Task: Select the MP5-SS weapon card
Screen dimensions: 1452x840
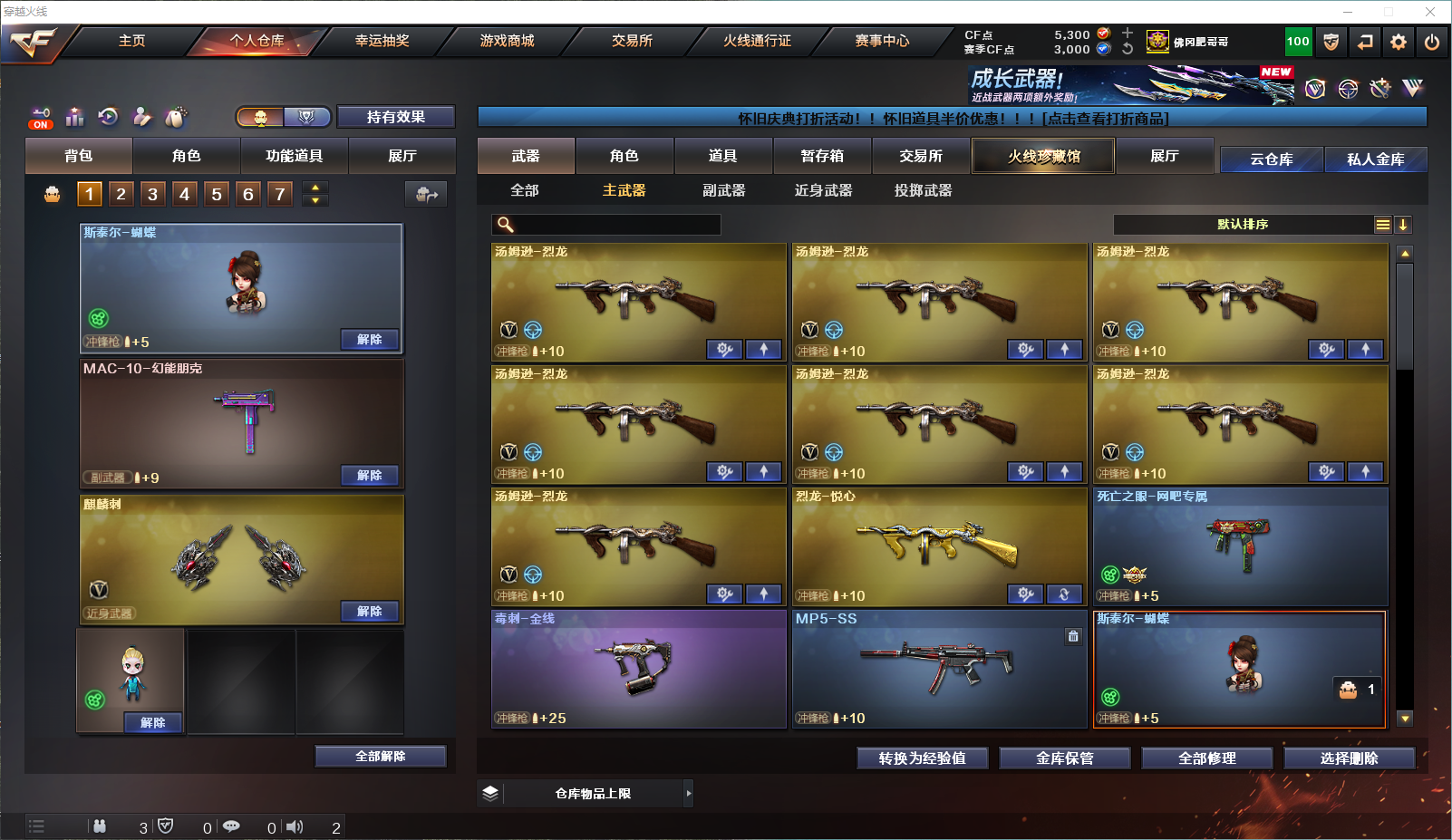Action: (x=939, y=669)
